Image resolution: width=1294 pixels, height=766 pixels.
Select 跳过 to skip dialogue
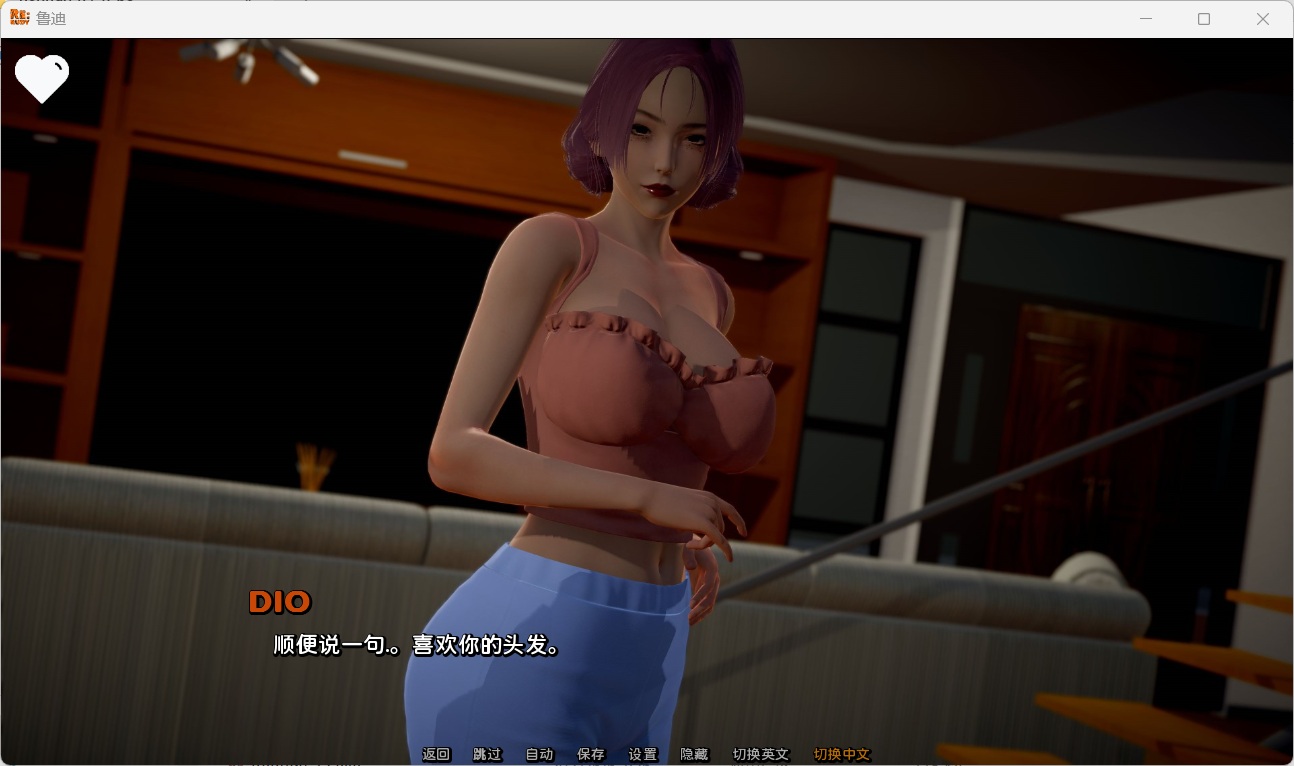pos(487,754)
